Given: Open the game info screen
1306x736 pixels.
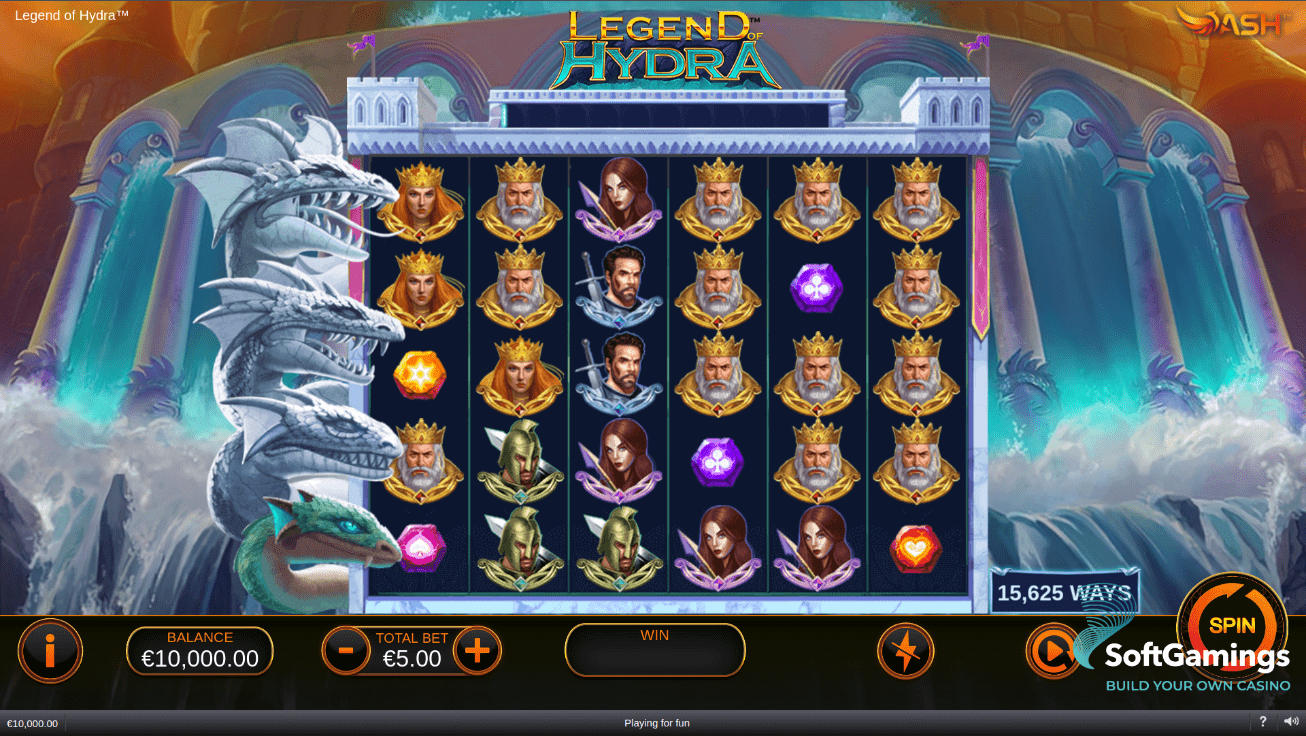Looking at the screenshot, I should point(50,650).
